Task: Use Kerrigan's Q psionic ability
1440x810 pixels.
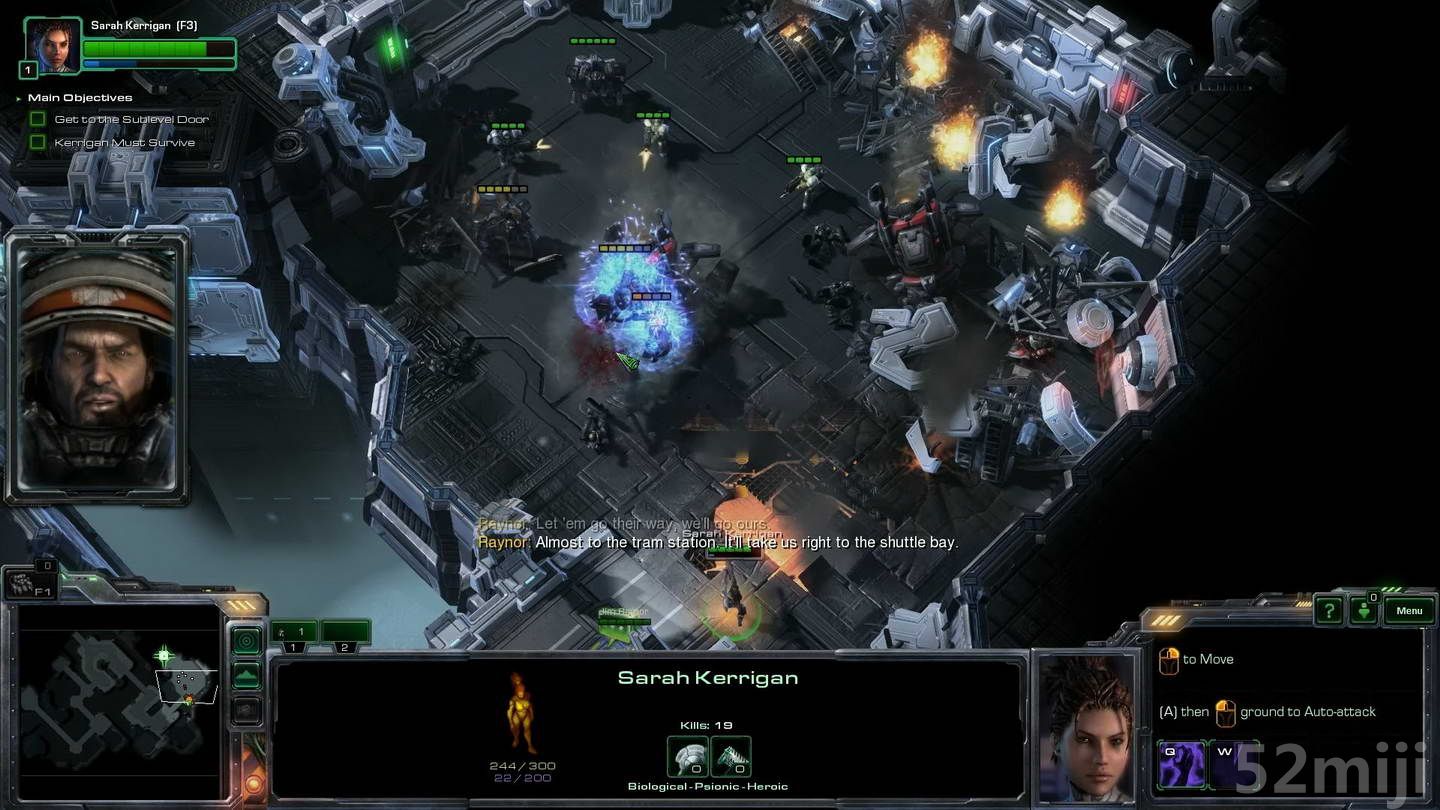Action: coord(1182,765)
